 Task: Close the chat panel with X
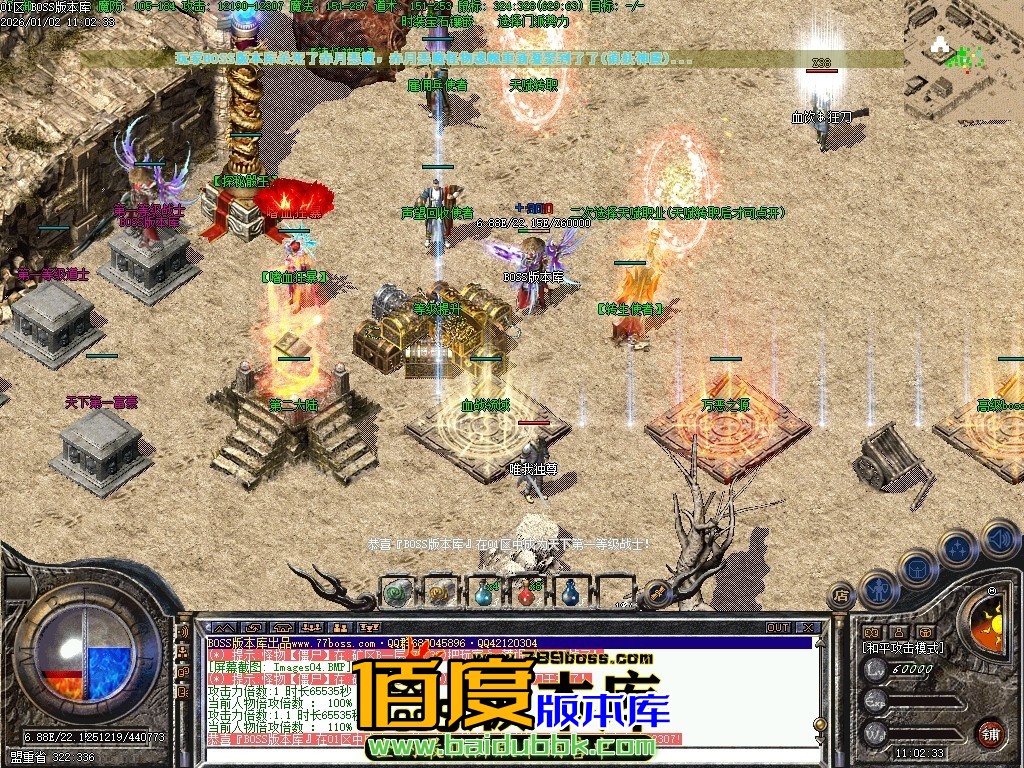click(x=806, y=628)
